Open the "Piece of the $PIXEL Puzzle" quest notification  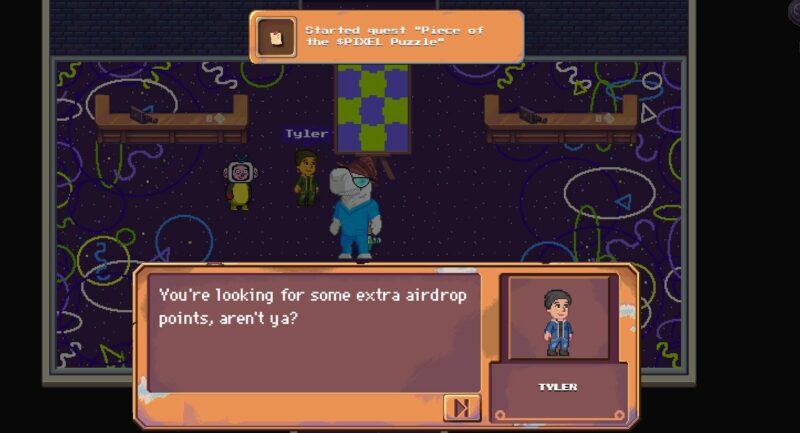(386, 37)
